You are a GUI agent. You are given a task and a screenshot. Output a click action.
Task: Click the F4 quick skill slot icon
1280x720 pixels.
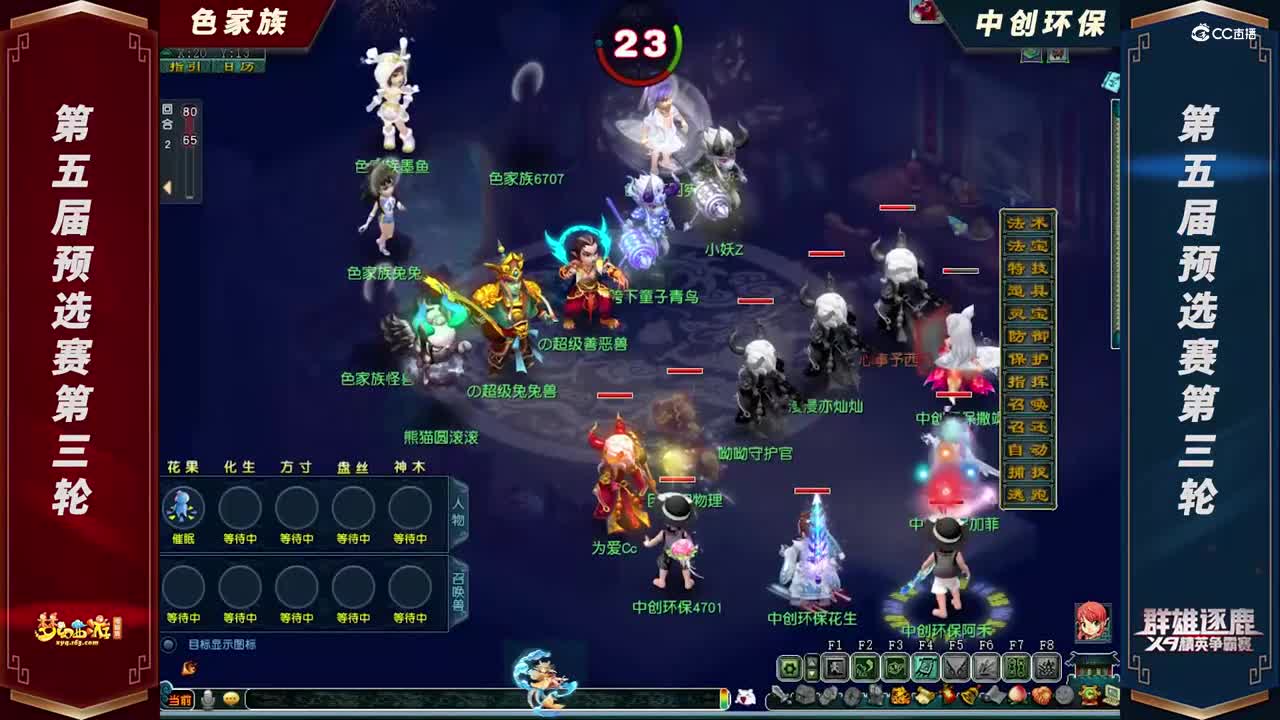[926, 665]
